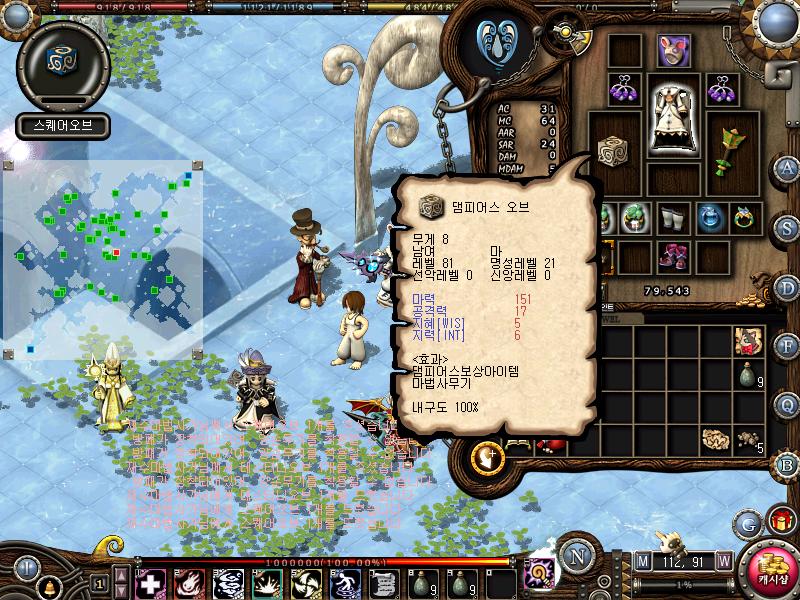The image size is (800, 600).
Task: Open the round Q side button
Action: pos(787,404)
